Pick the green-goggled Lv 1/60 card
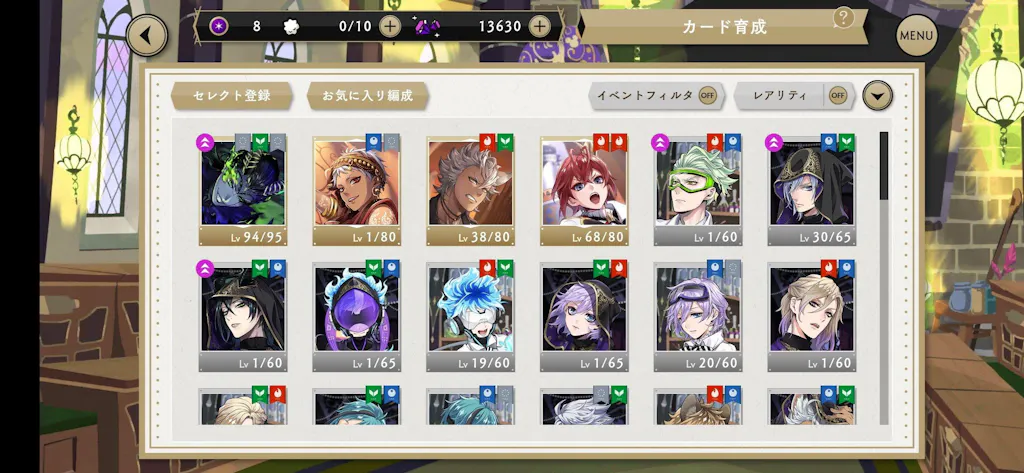 (698, 190)
